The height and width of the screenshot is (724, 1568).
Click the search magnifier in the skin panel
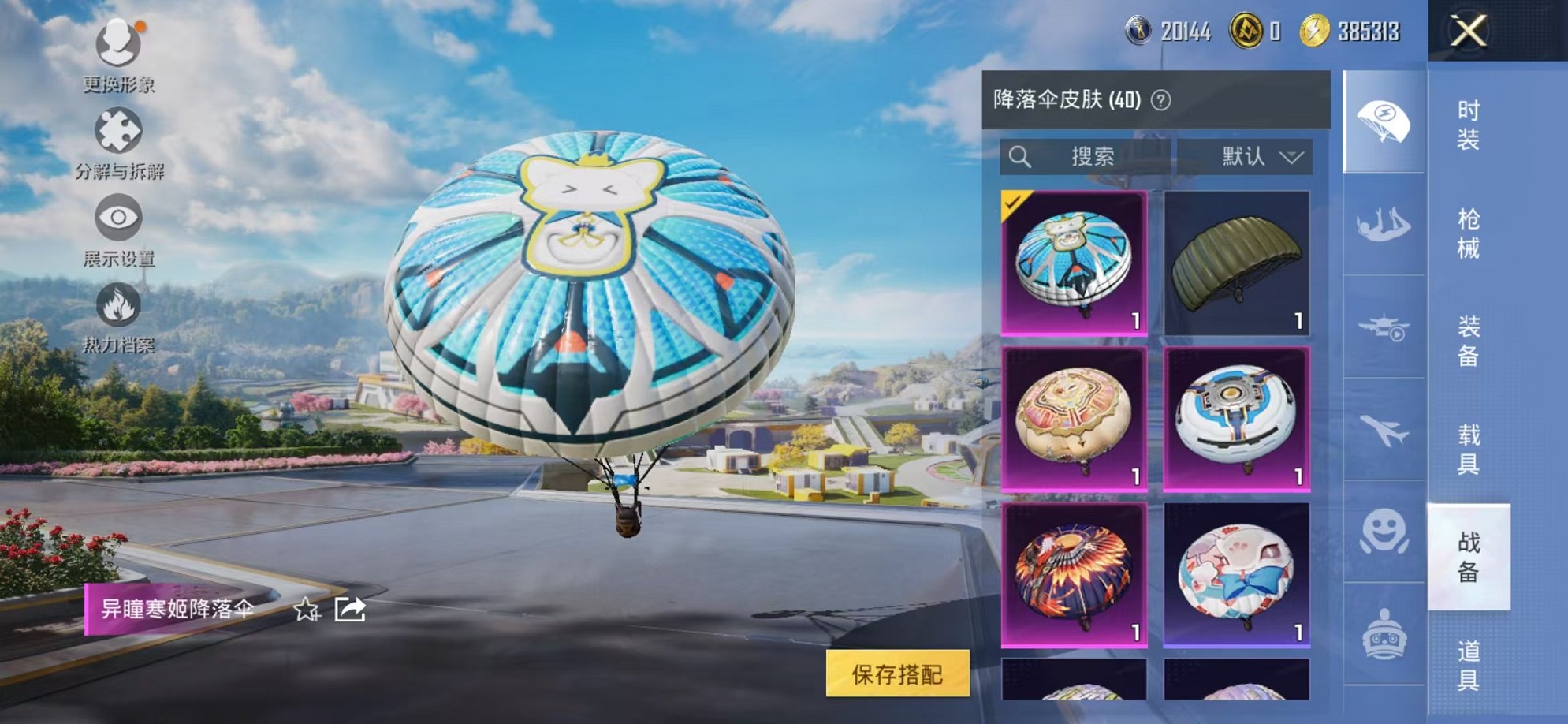pyautogui.click(x=1021, y=157)
